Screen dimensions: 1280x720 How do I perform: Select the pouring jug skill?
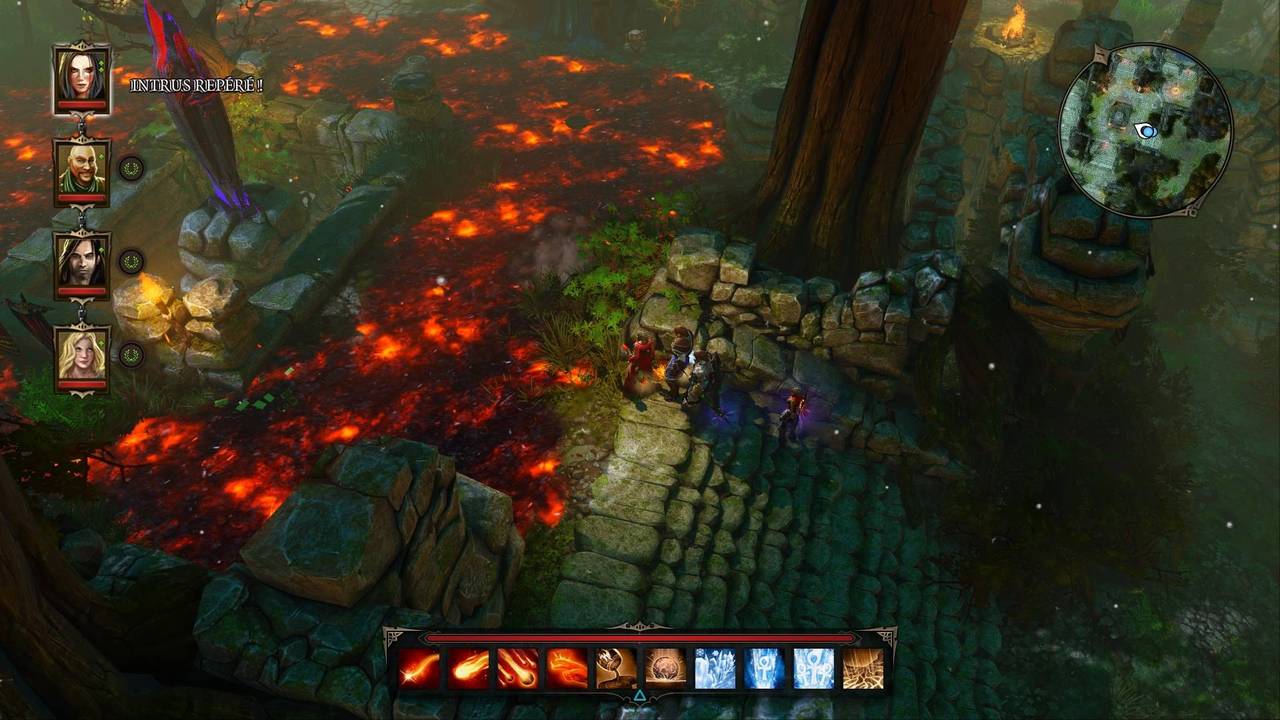616,668
